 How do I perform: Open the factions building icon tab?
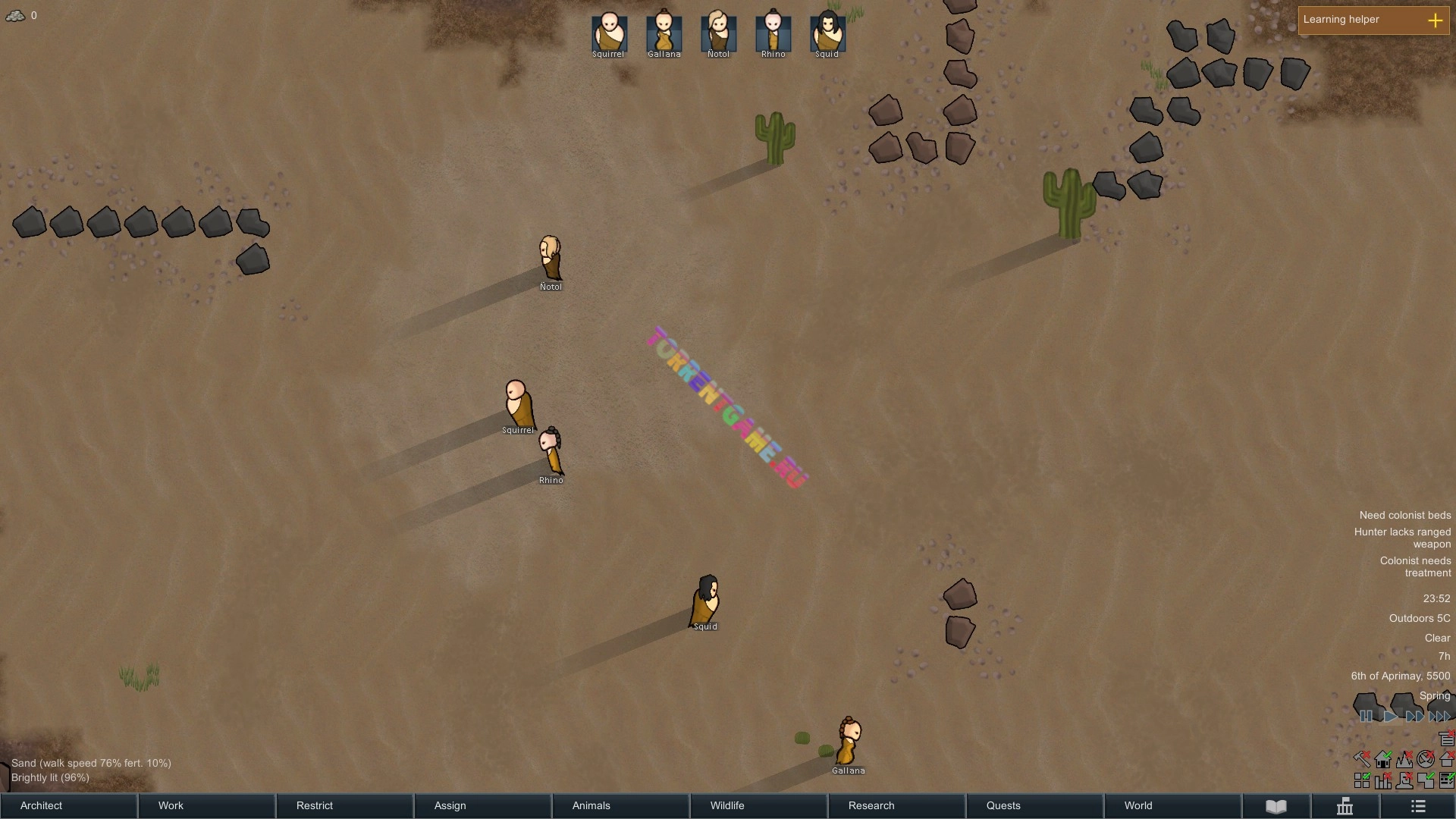[1345, 806]
